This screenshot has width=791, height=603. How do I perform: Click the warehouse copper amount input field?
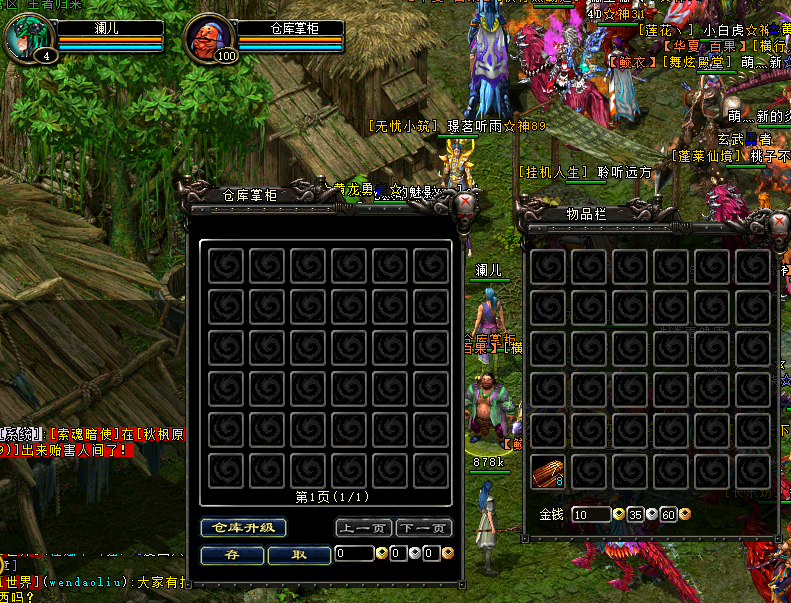(x=430, y=553)
